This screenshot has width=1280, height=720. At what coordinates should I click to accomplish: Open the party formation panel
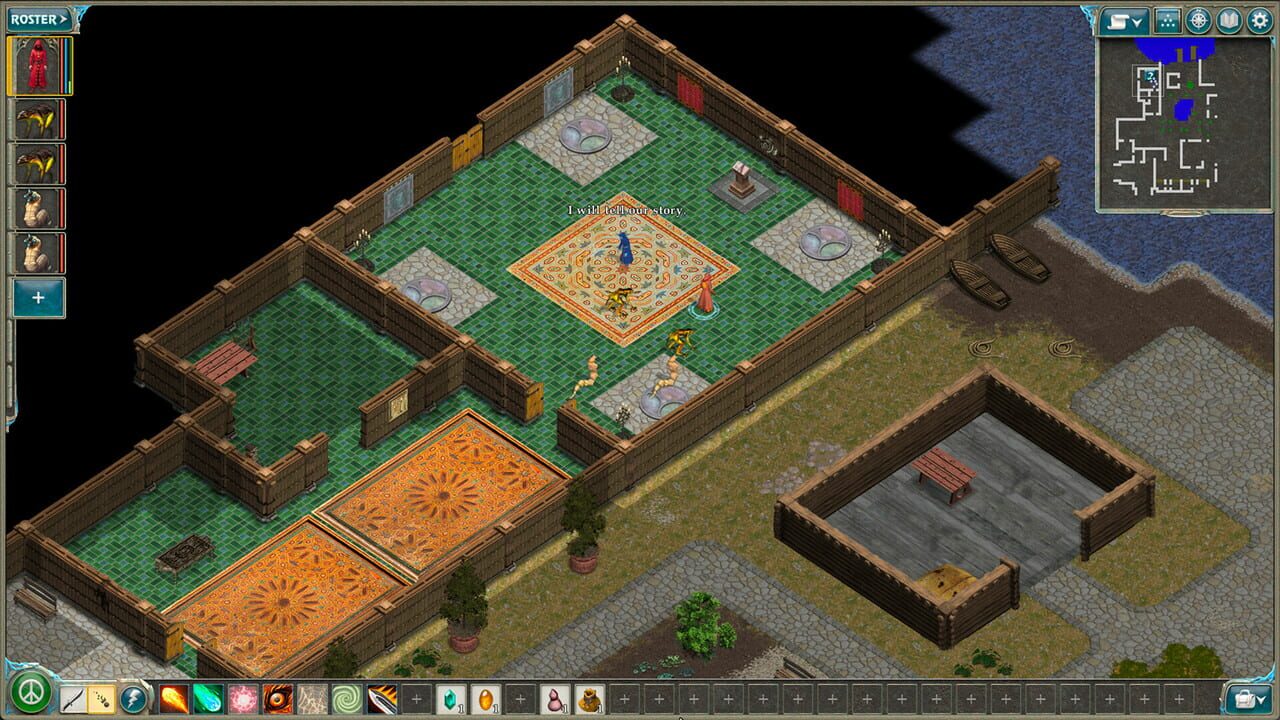pyautogui.click(x=1168, y=18)
